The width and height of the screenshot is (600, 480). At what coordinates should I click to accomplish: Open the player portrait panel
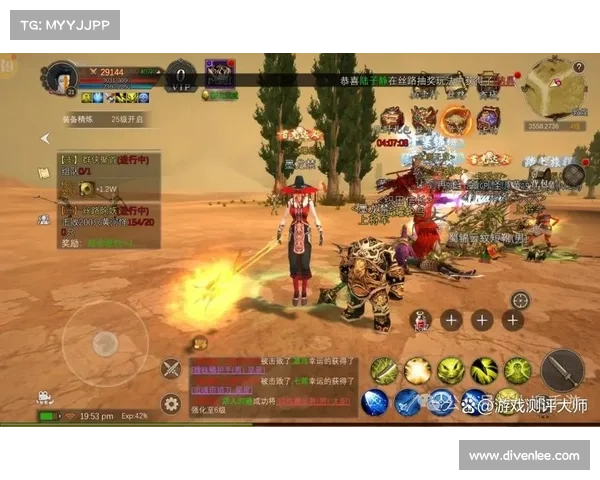pyautogui.click(x=62, y=78)
